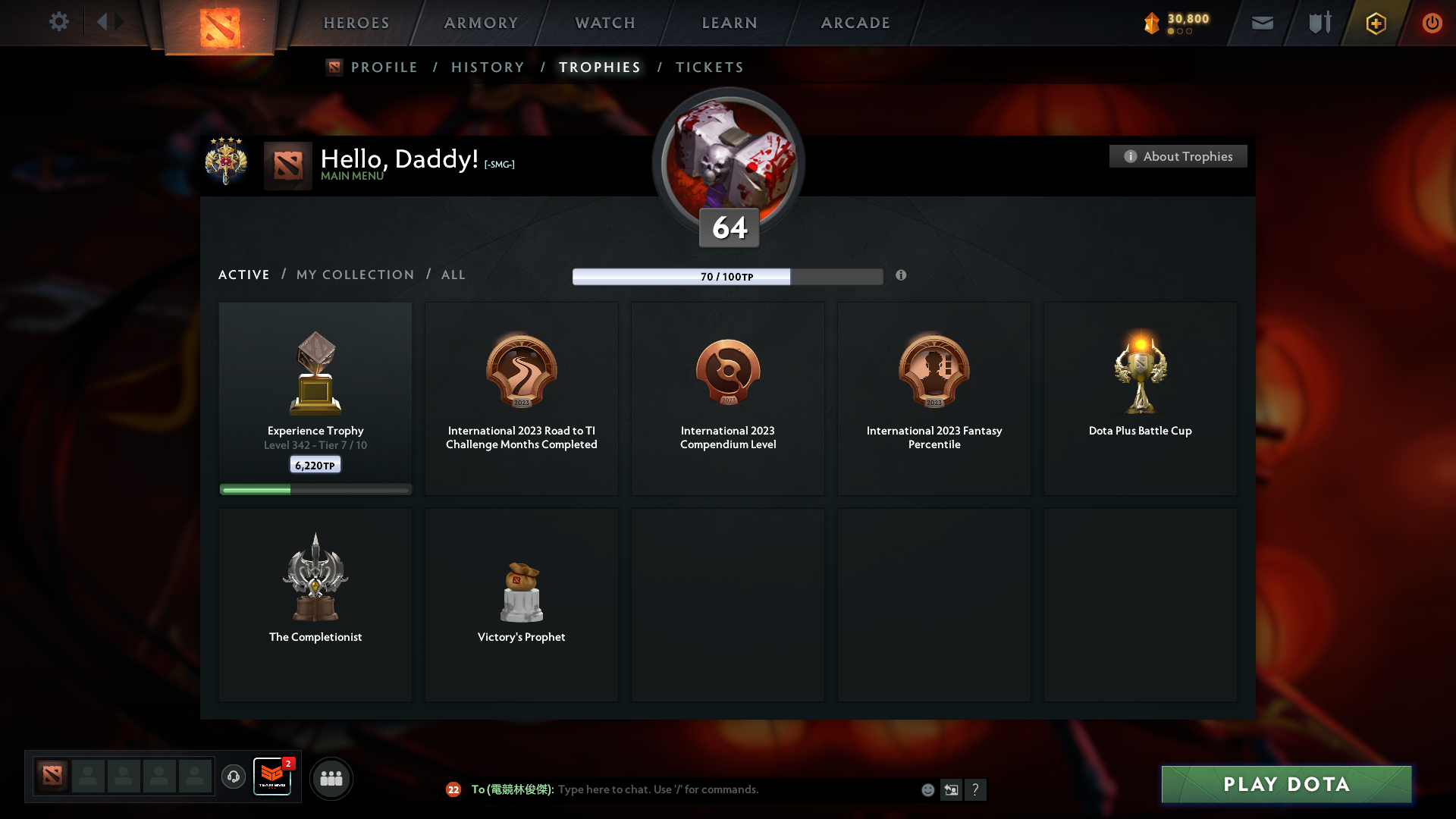The width and height of the screenshot is (1456, 819).
Task: Open the settings gear
Action: (59, 22)
